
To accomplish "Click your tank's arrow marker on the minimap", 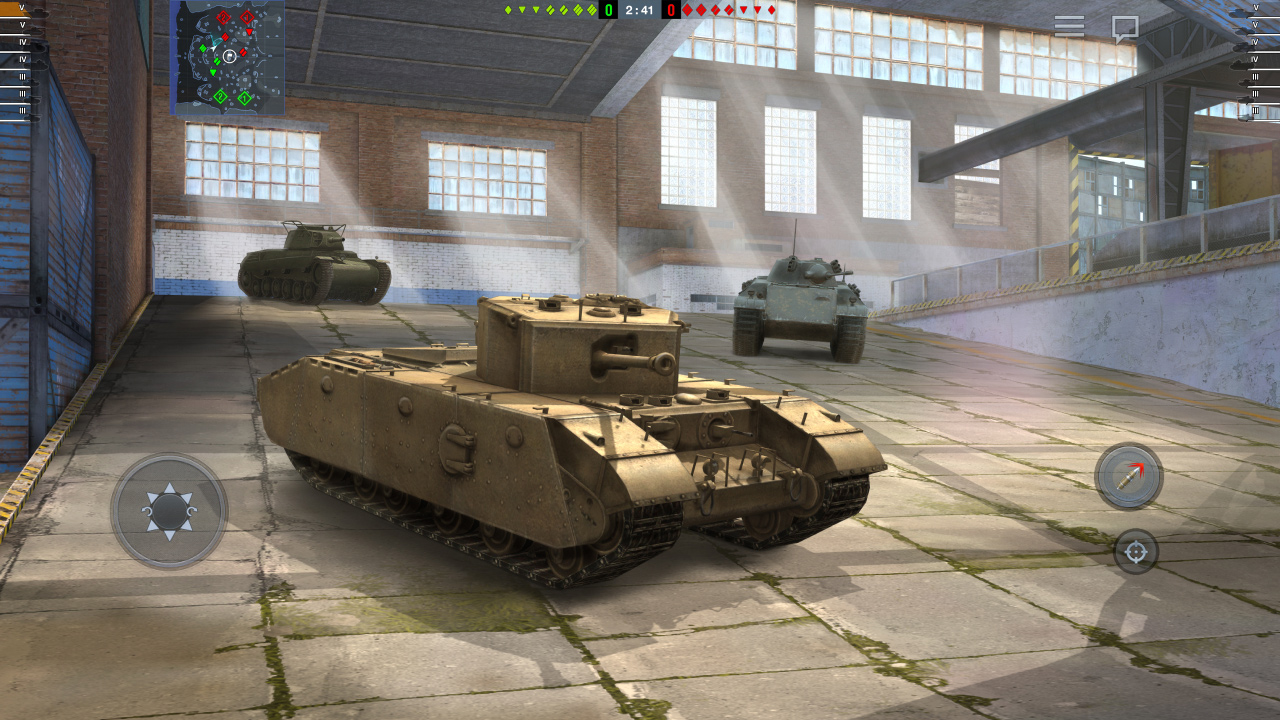I will pyautogui.click(x=214, y=49).
